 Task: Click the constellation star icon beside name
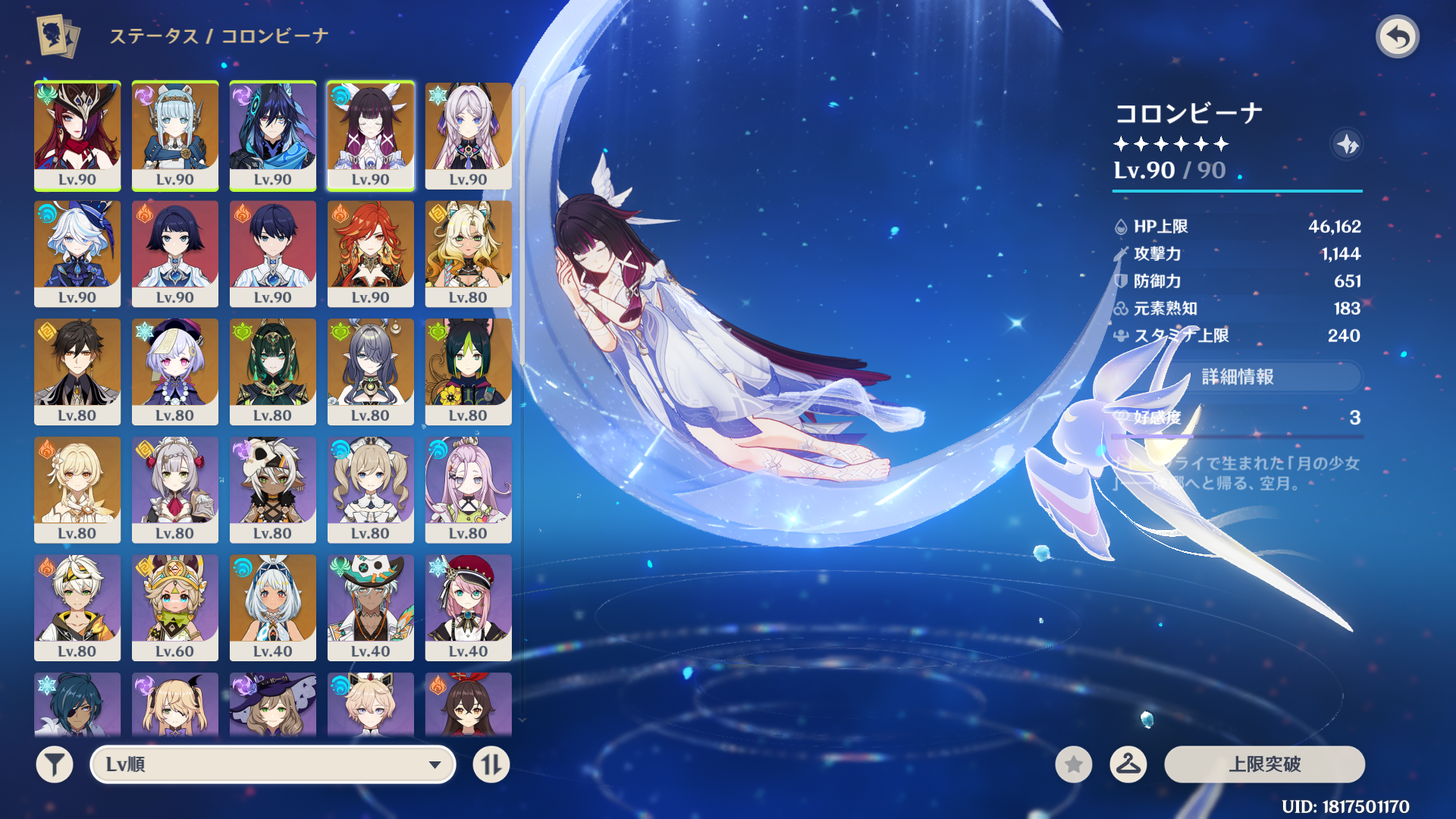[x=1347, y=144]
